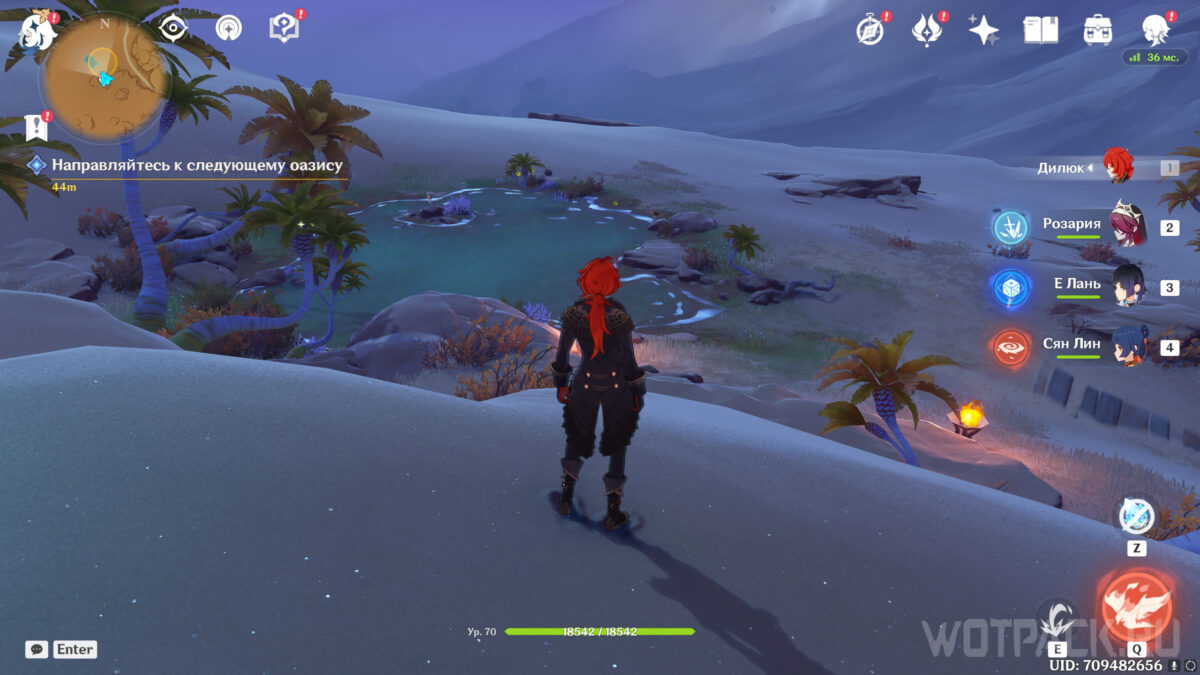The image size is (1200, 675).
Task: Switch to party member Сян Лин
Action: [1128, 345]
